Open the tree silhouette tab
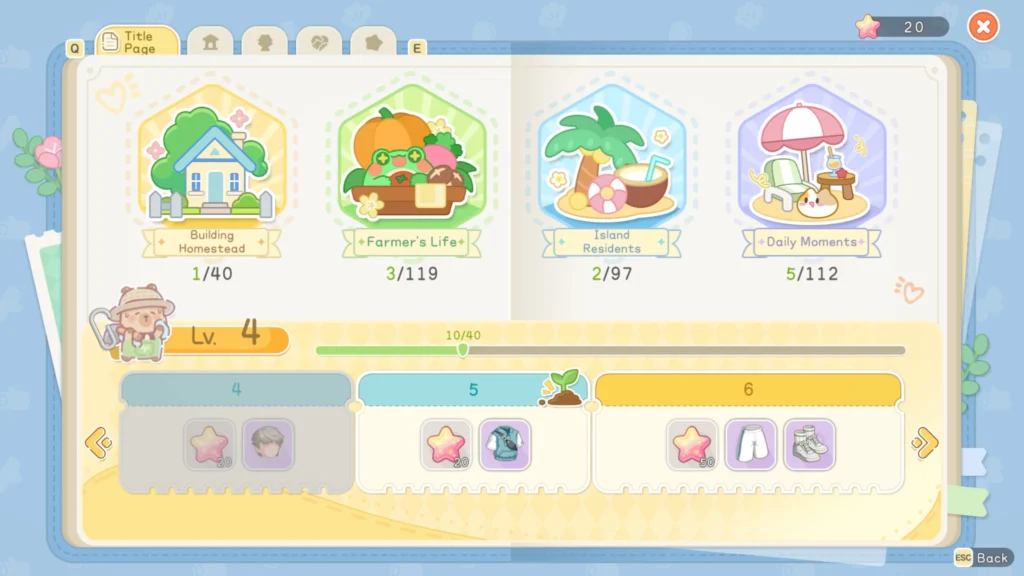This screenshot has height=576, width=1024. 265,43
